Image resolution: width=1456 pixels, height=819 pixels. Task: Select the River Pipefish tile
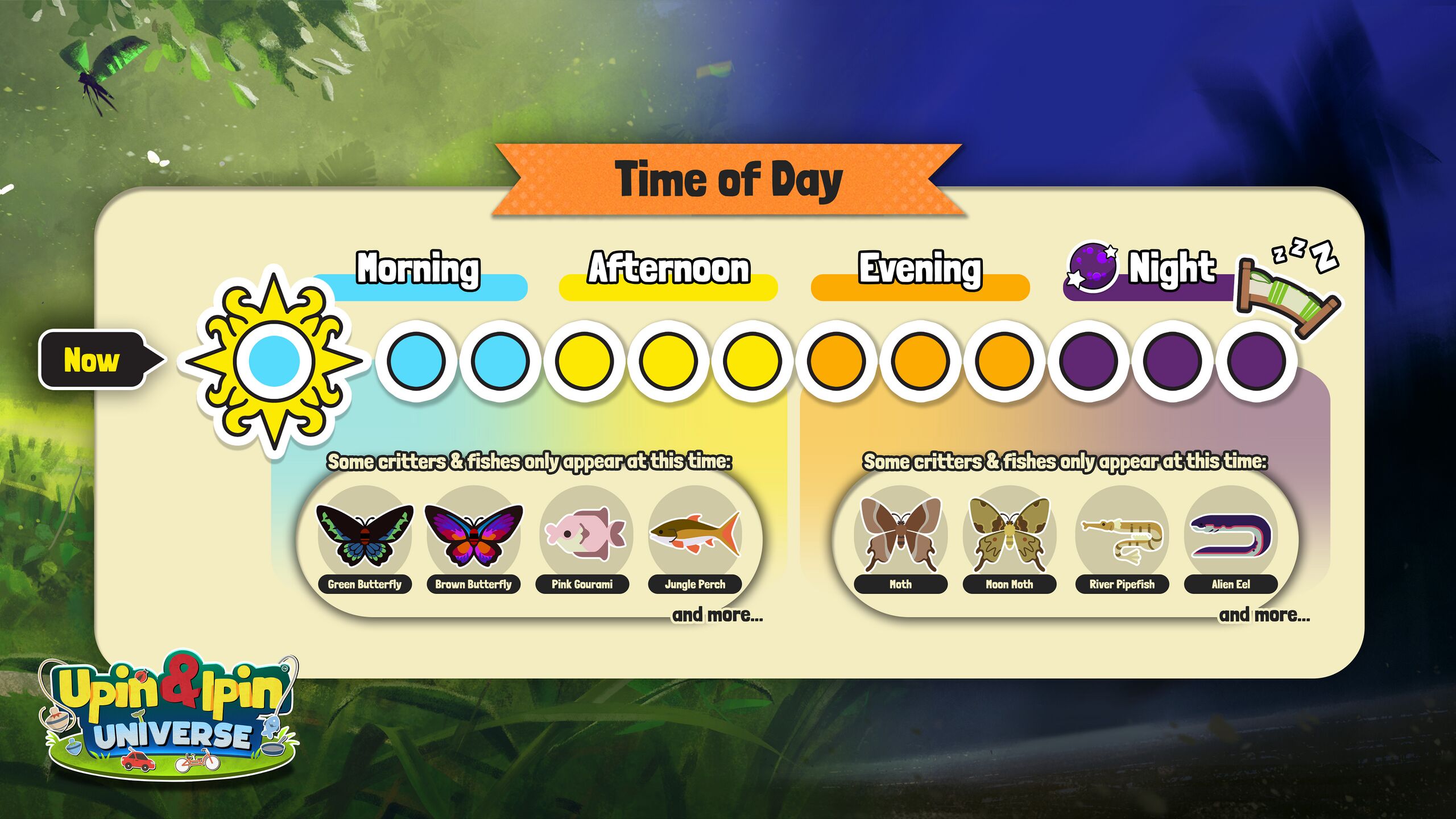coord(1122,537)
